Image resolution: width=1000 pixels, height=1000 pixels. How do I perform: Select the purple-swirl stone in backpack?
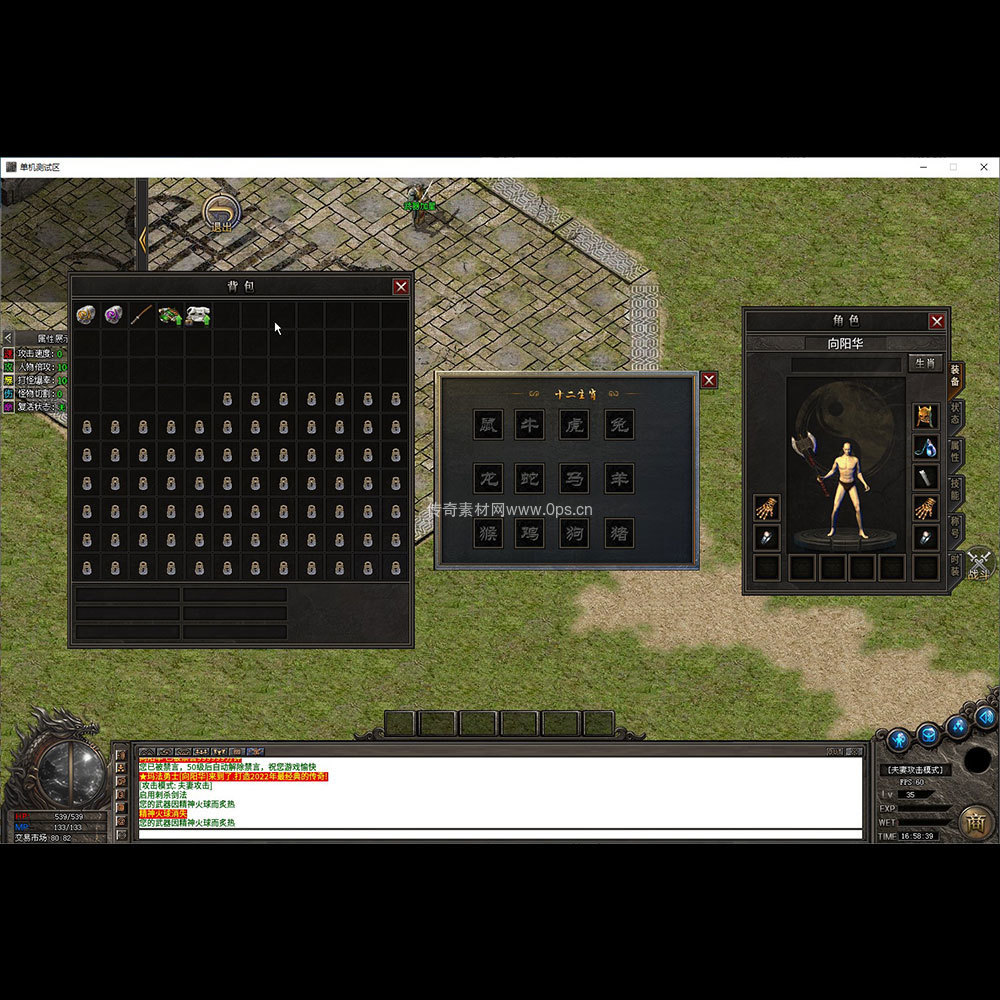point(114,316)
